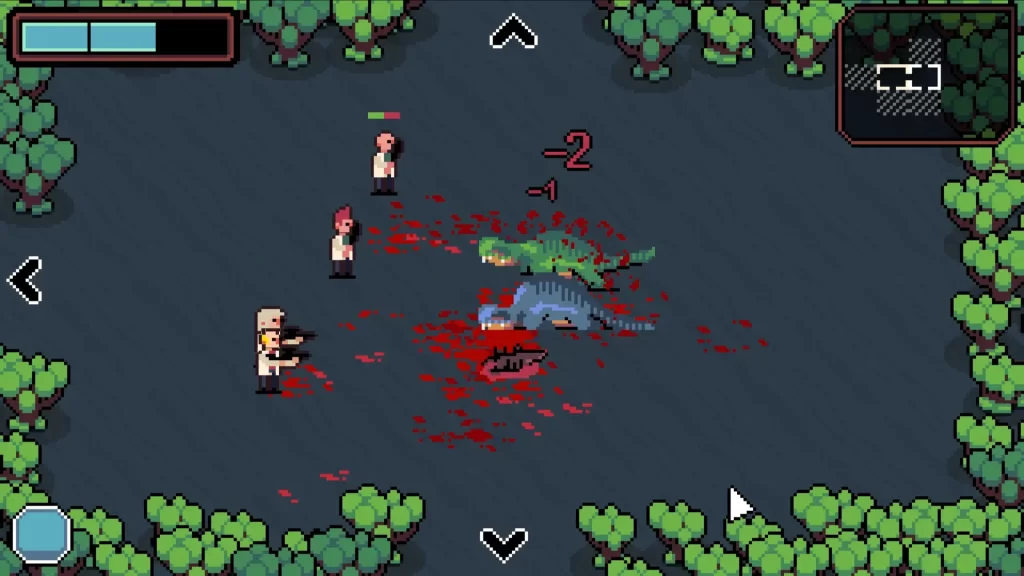Screen dimensions: 1024x576
Task: Click the left arrow to move west
Action: click(25, 280)
